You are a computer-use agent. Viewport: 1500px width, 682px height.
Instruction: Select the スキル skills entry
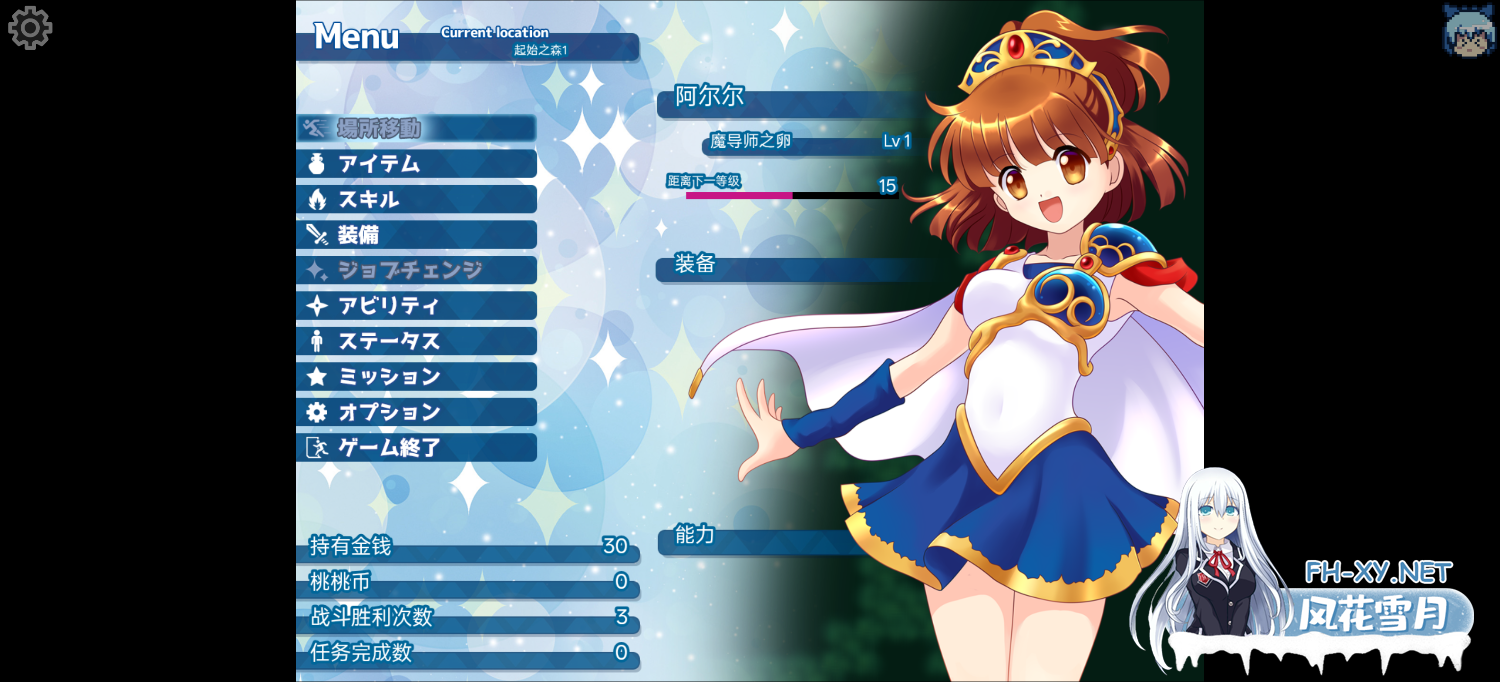point(416,199)
